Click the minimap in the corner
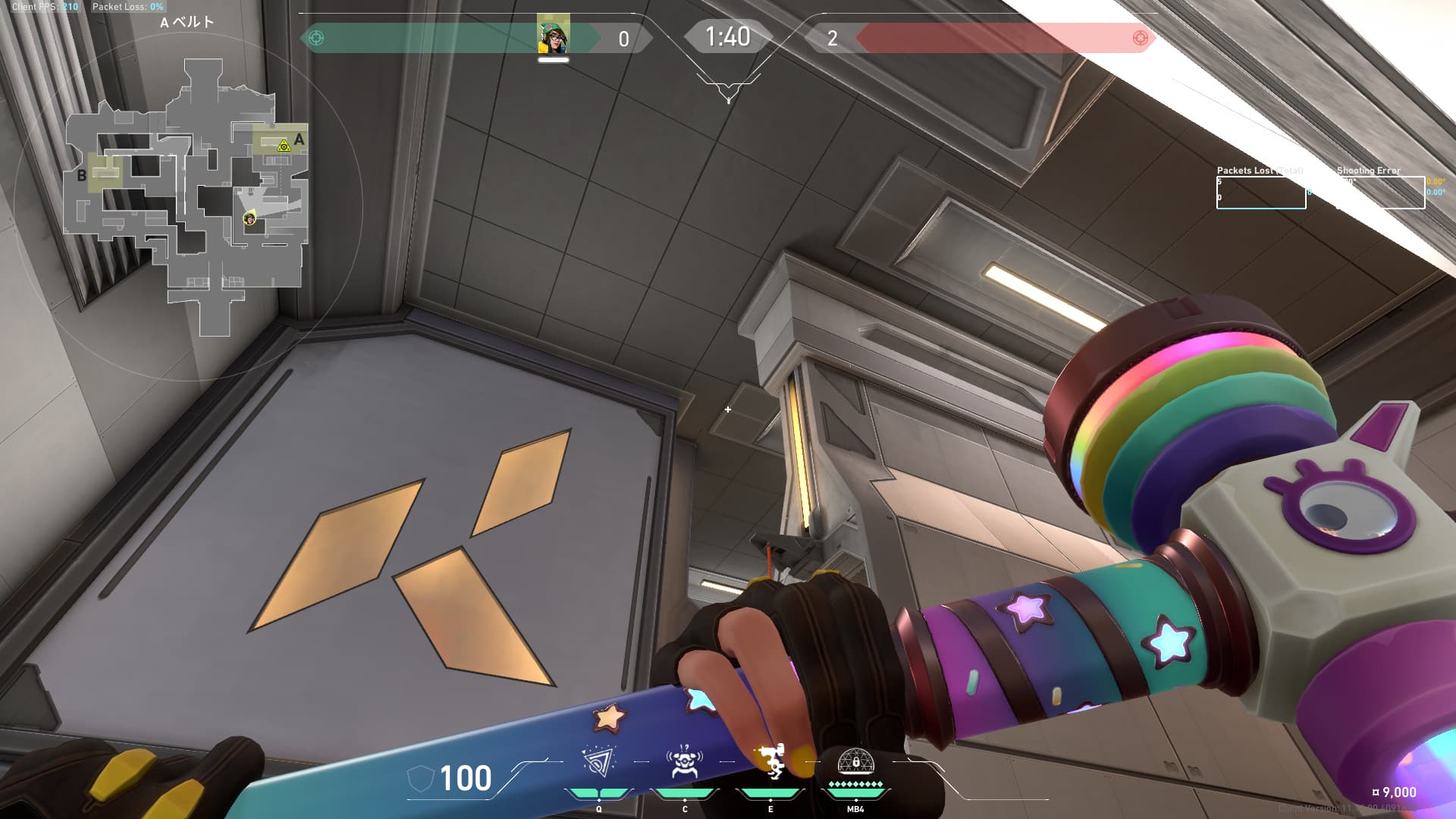This screenshot has height=819, width=1456. [187, 197]
